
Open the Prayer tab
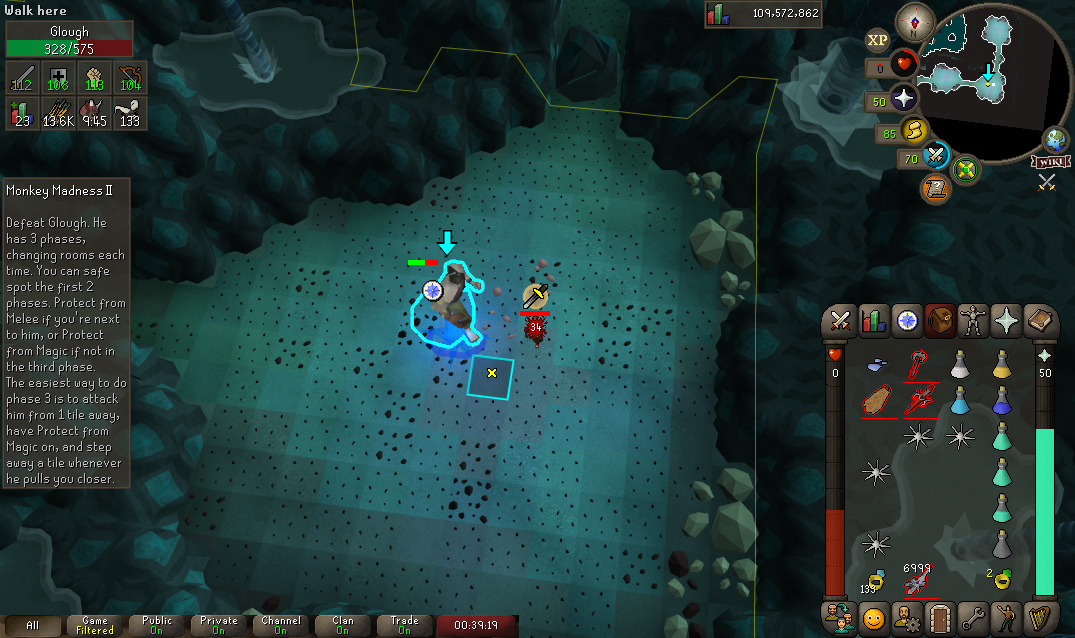(1005, 321)
